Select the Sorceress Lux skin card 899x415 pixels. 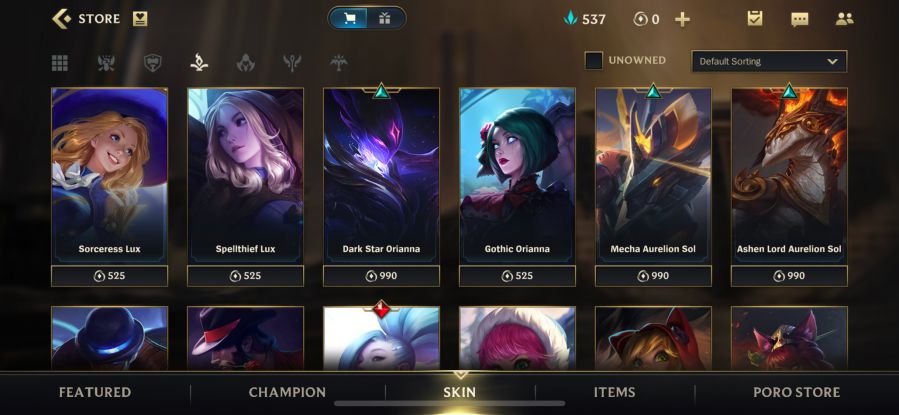[x=109, y=175]
